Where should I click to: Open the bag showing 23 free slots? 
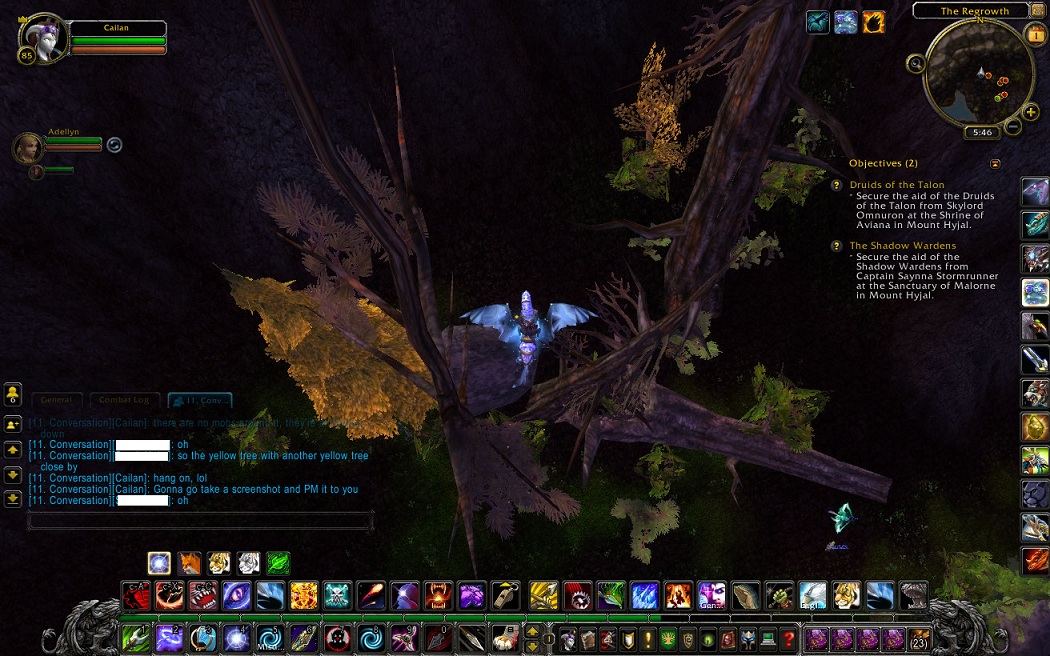(x=919, y=637)
